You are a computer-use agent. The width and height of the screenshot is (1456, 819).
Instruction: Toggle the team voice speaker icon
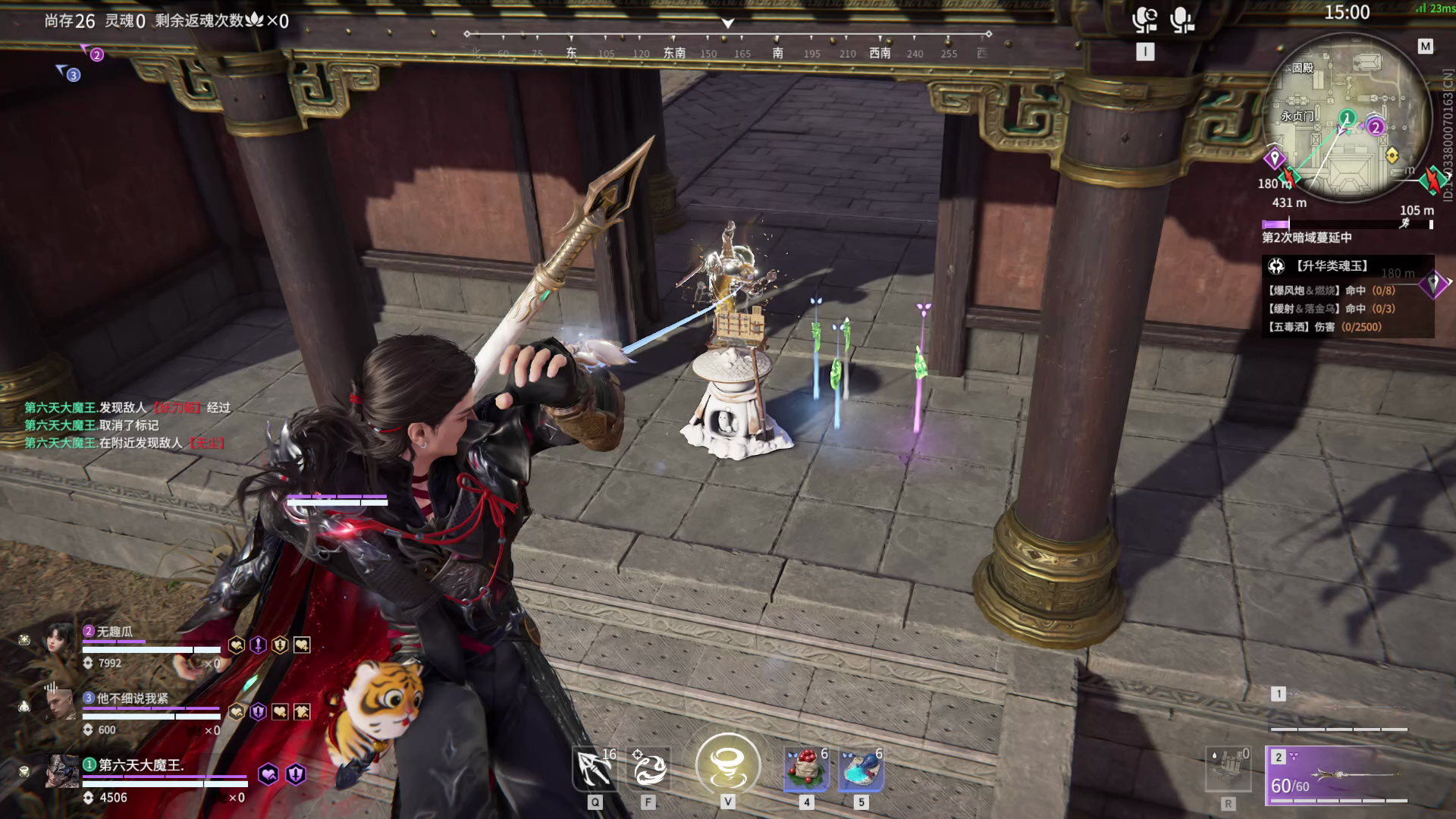tap(1144, 20)
